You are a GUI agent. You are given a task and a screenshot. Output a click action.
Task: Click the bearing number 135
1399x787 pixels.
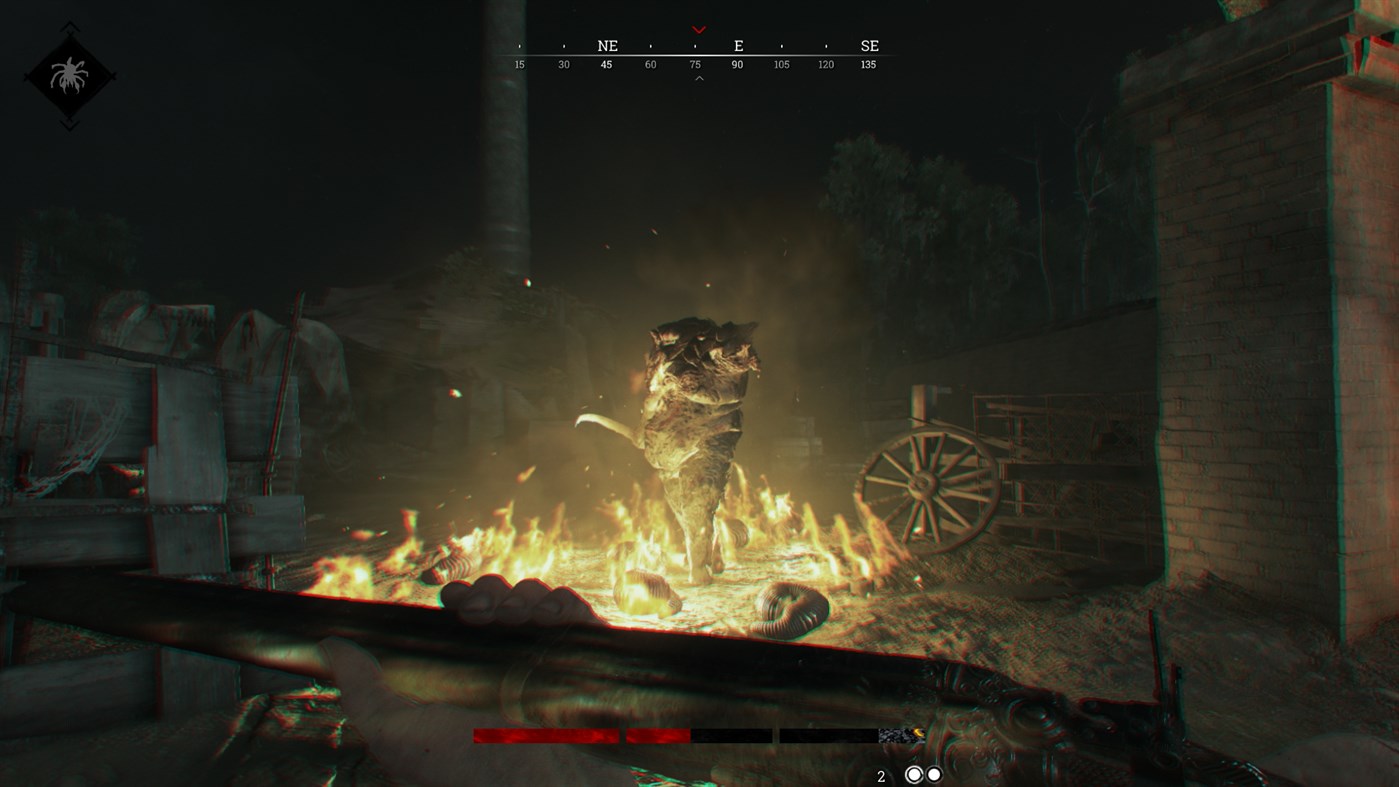868,63
